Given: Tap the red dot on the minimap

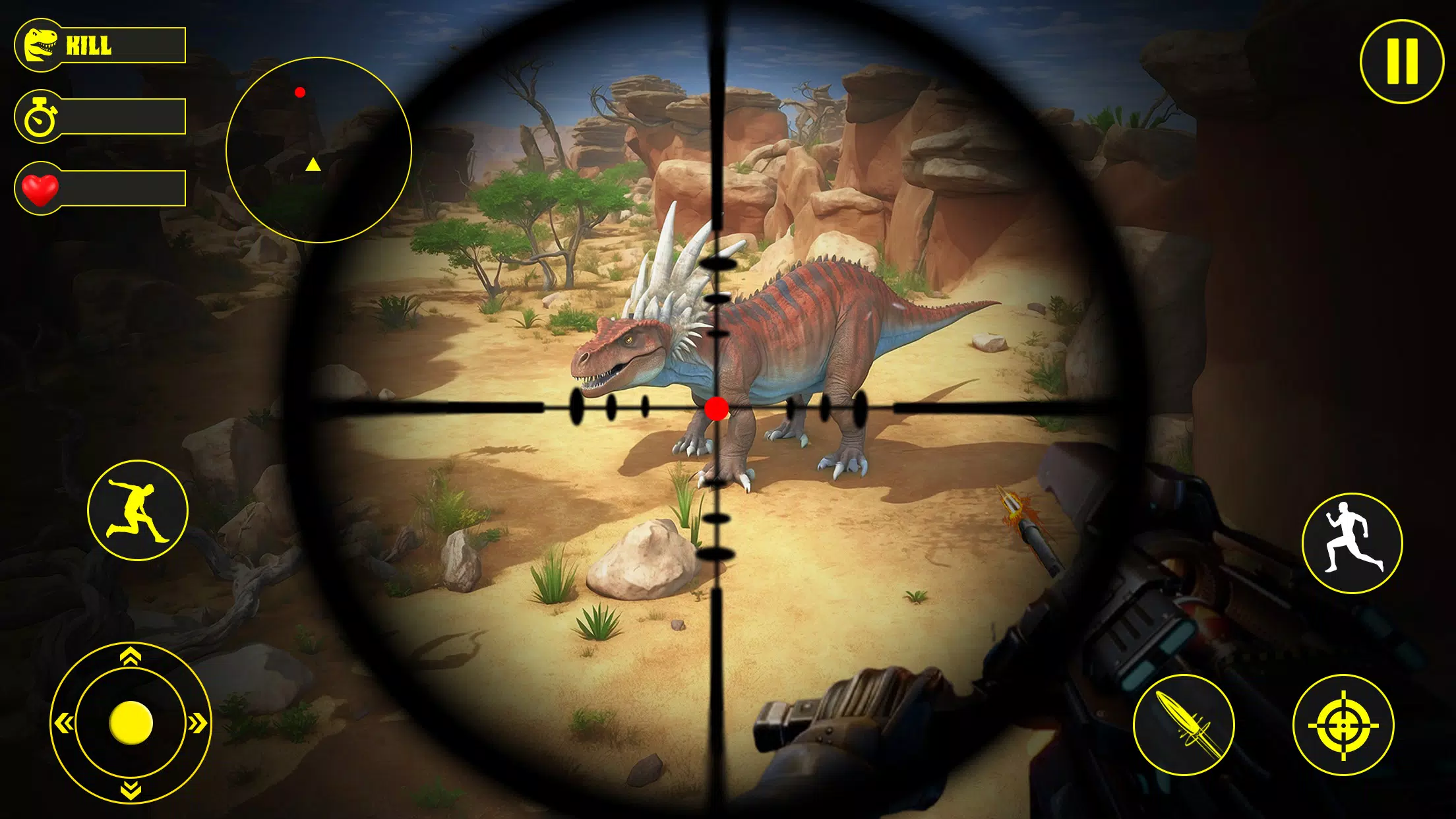Looking at the screenshot, I should pos(302,91).
